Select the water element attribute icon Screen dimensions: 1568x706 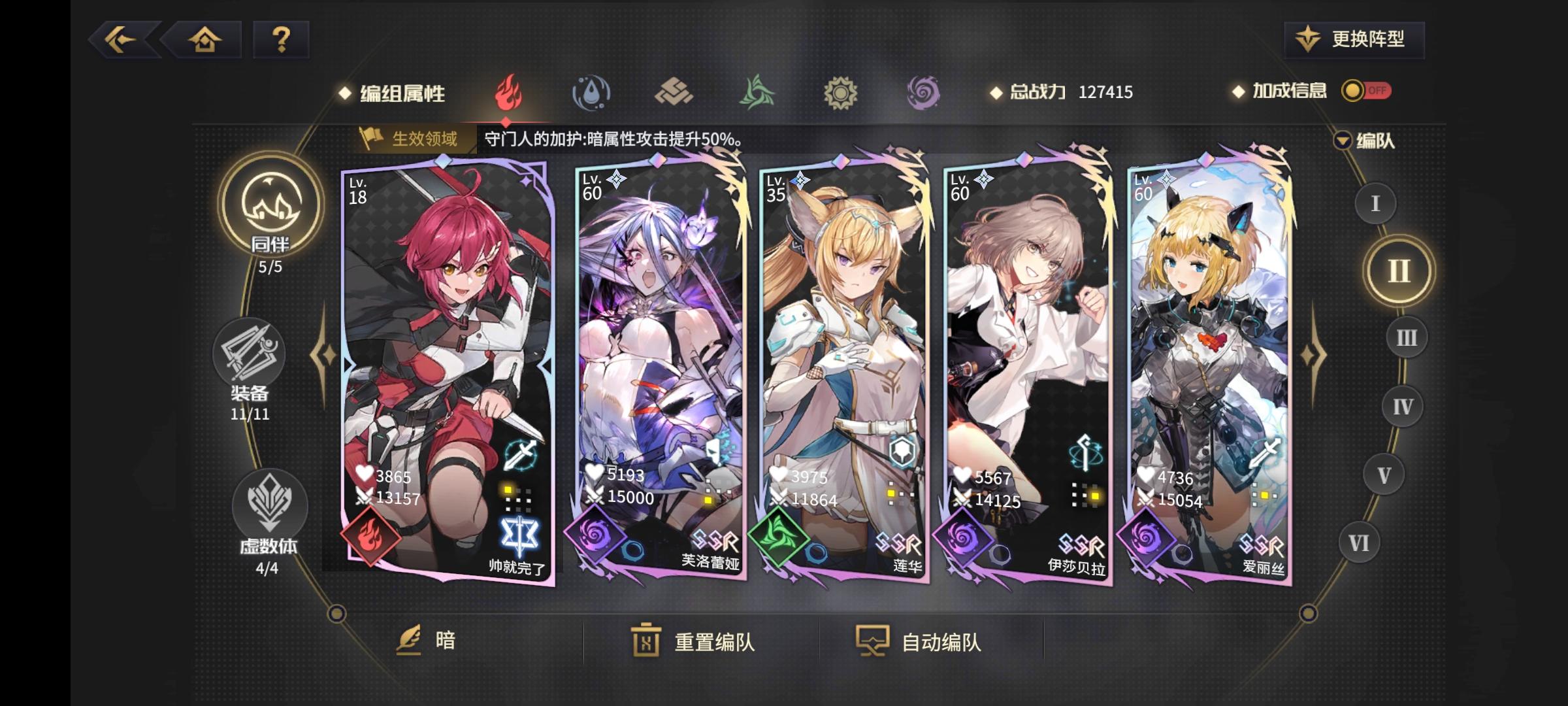pyautogui.click(x=591, y=93)
